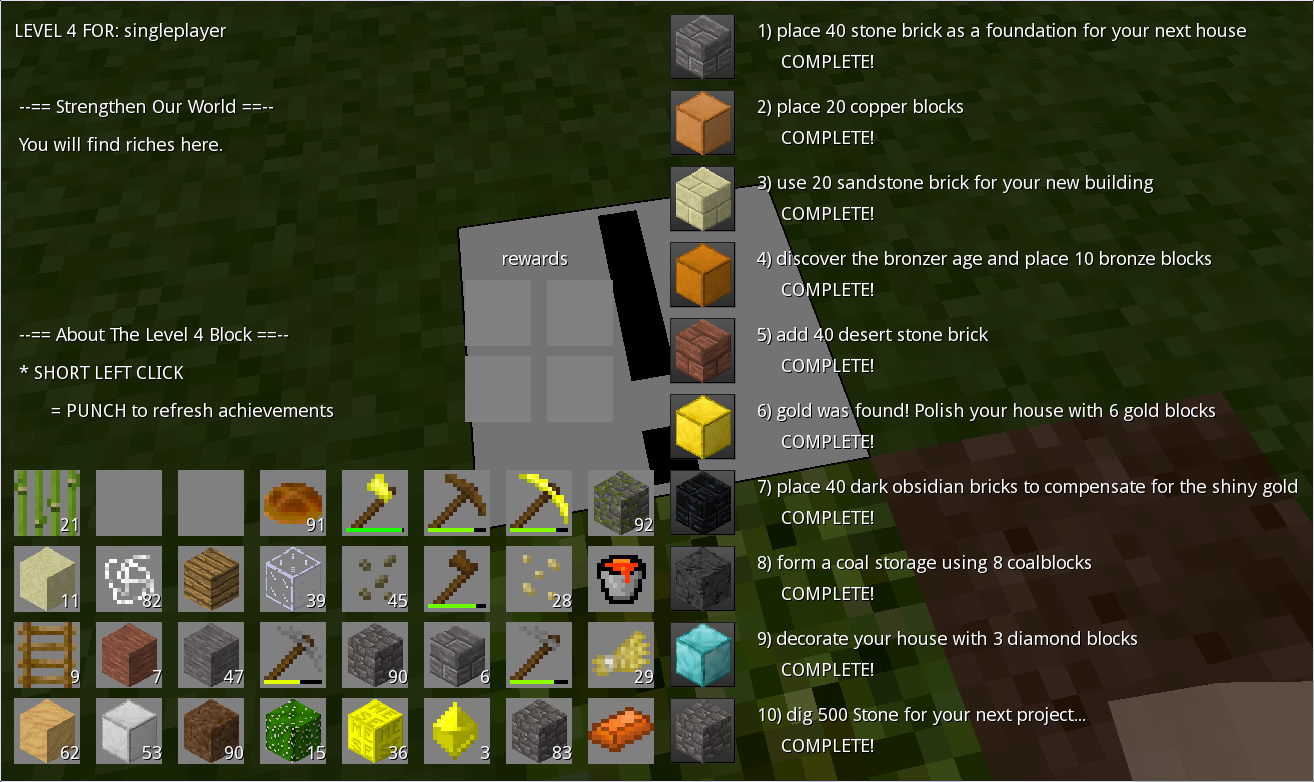The image size is (1314, 782).
Task: Click the coal block achievement icon
Action: (x=703, y=579)
